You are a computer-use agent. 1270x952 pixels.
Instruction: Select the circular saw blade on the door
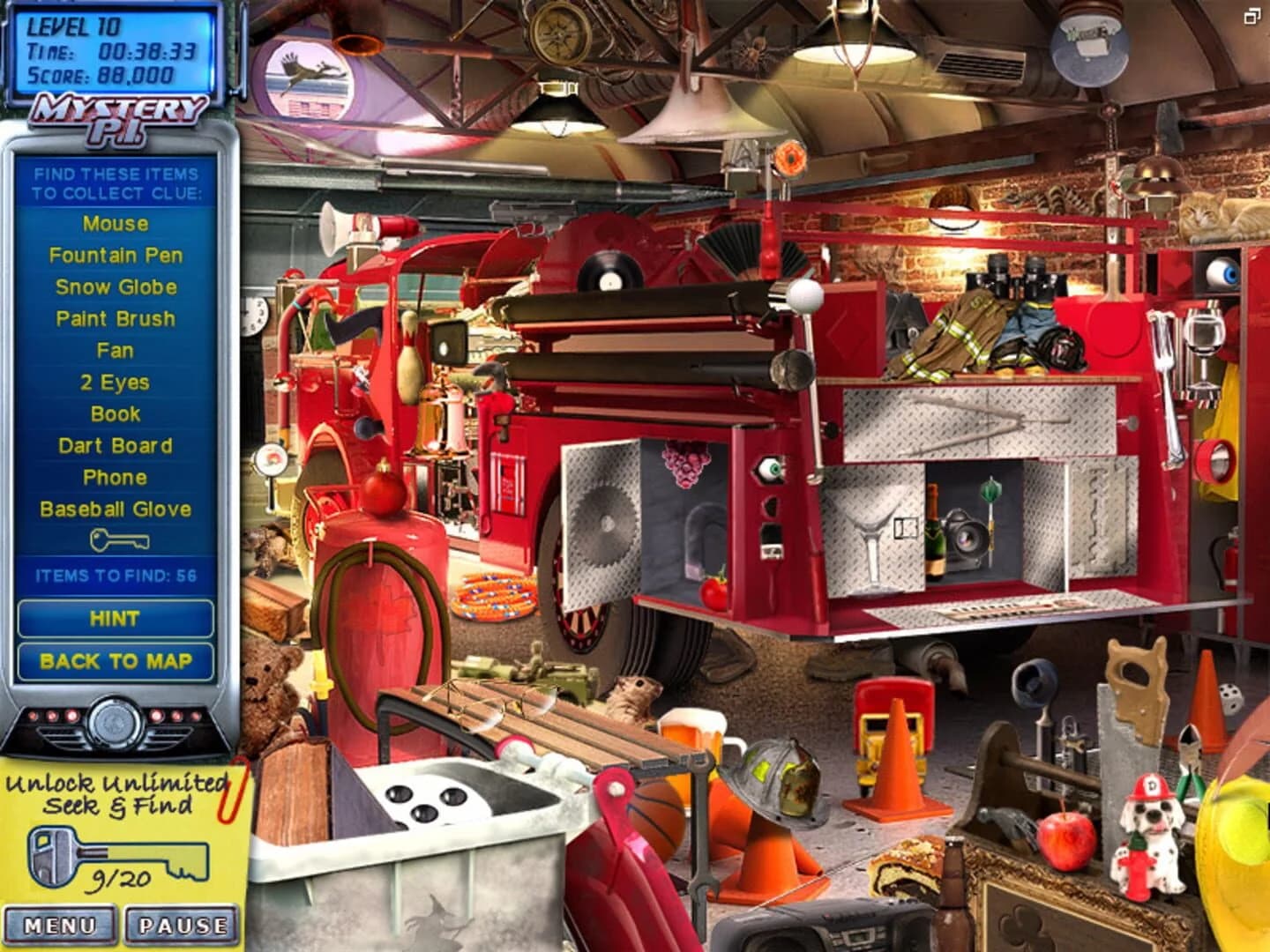[x=607, y=522]
